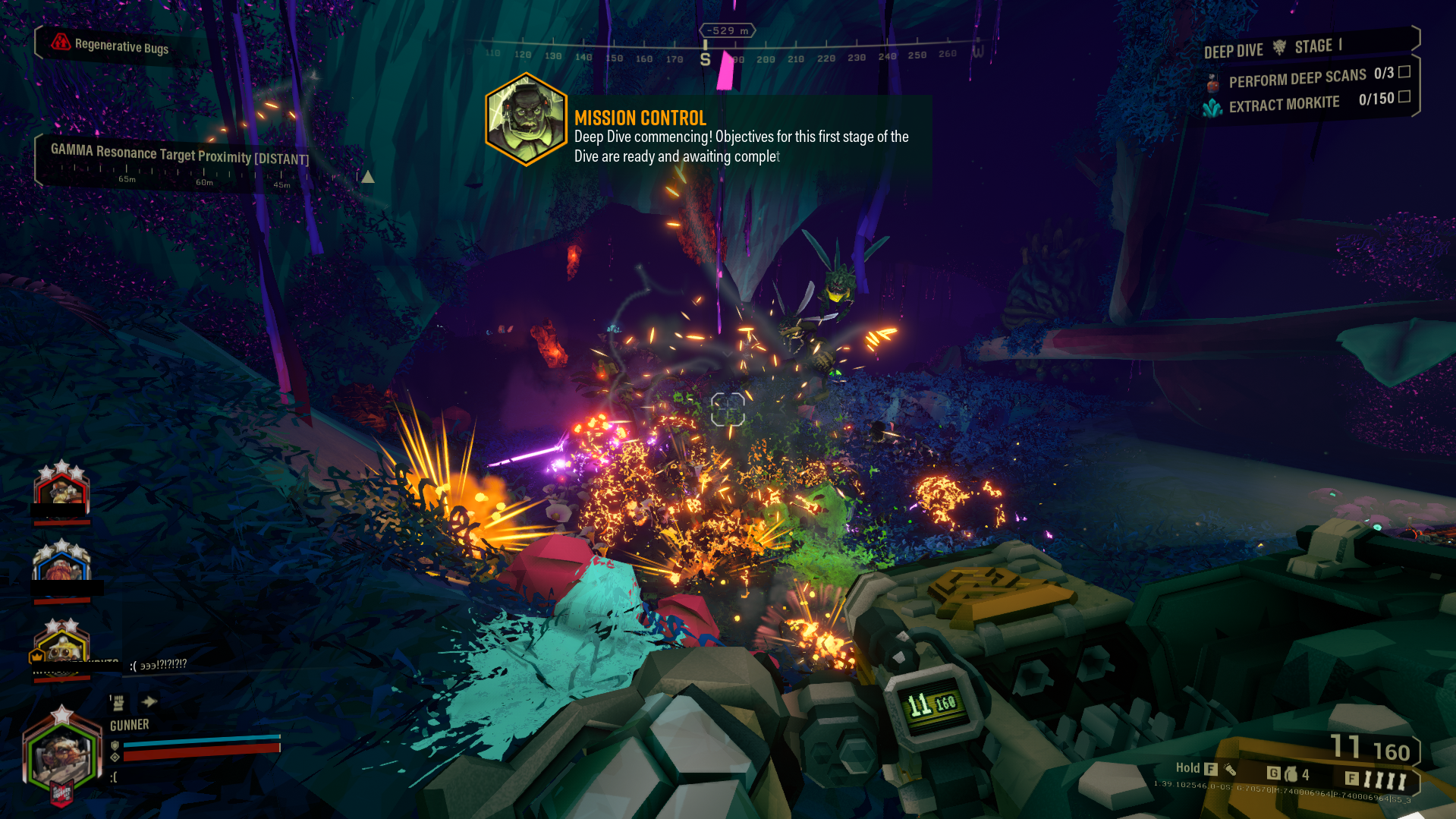Click the Regenerative Bugs warning icon
Image resolution: width=1456 pixels, height=819 pixels.
click(x=61, y=43)
